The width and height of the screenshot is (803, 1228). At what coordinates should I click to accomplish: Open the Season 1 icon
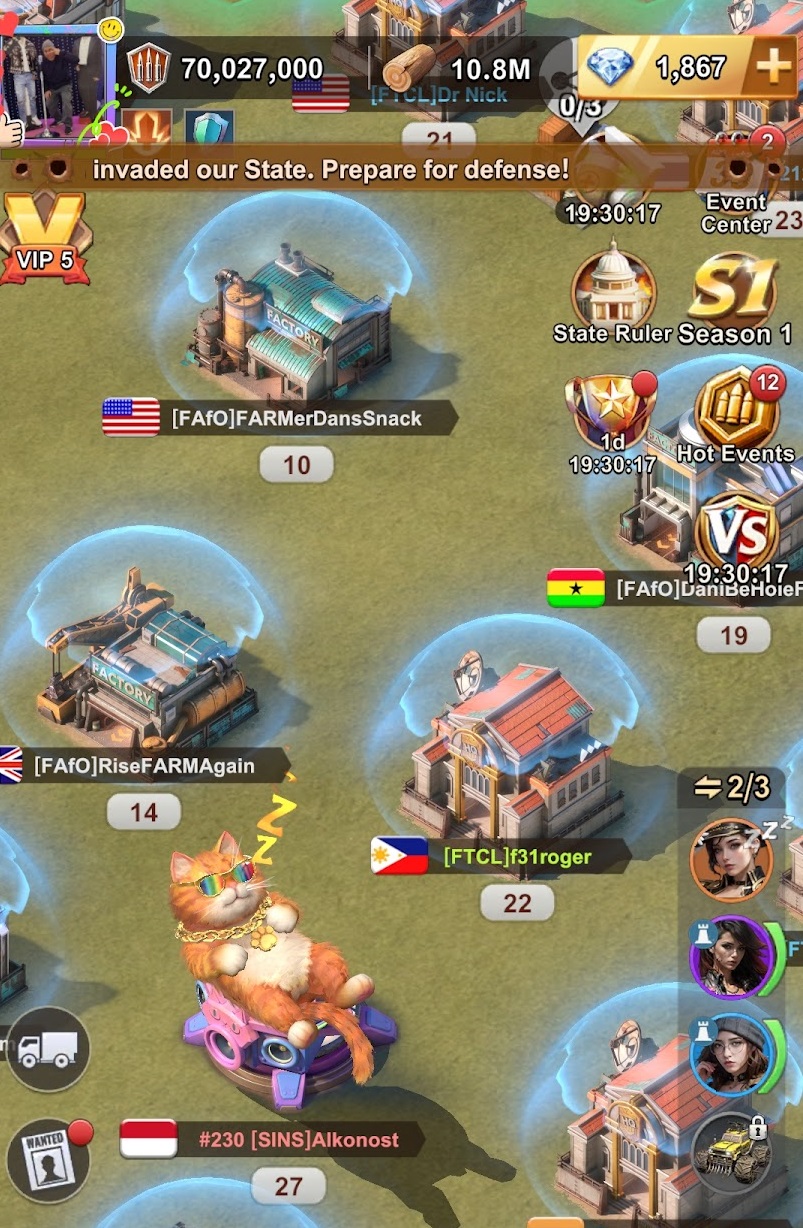735,297
